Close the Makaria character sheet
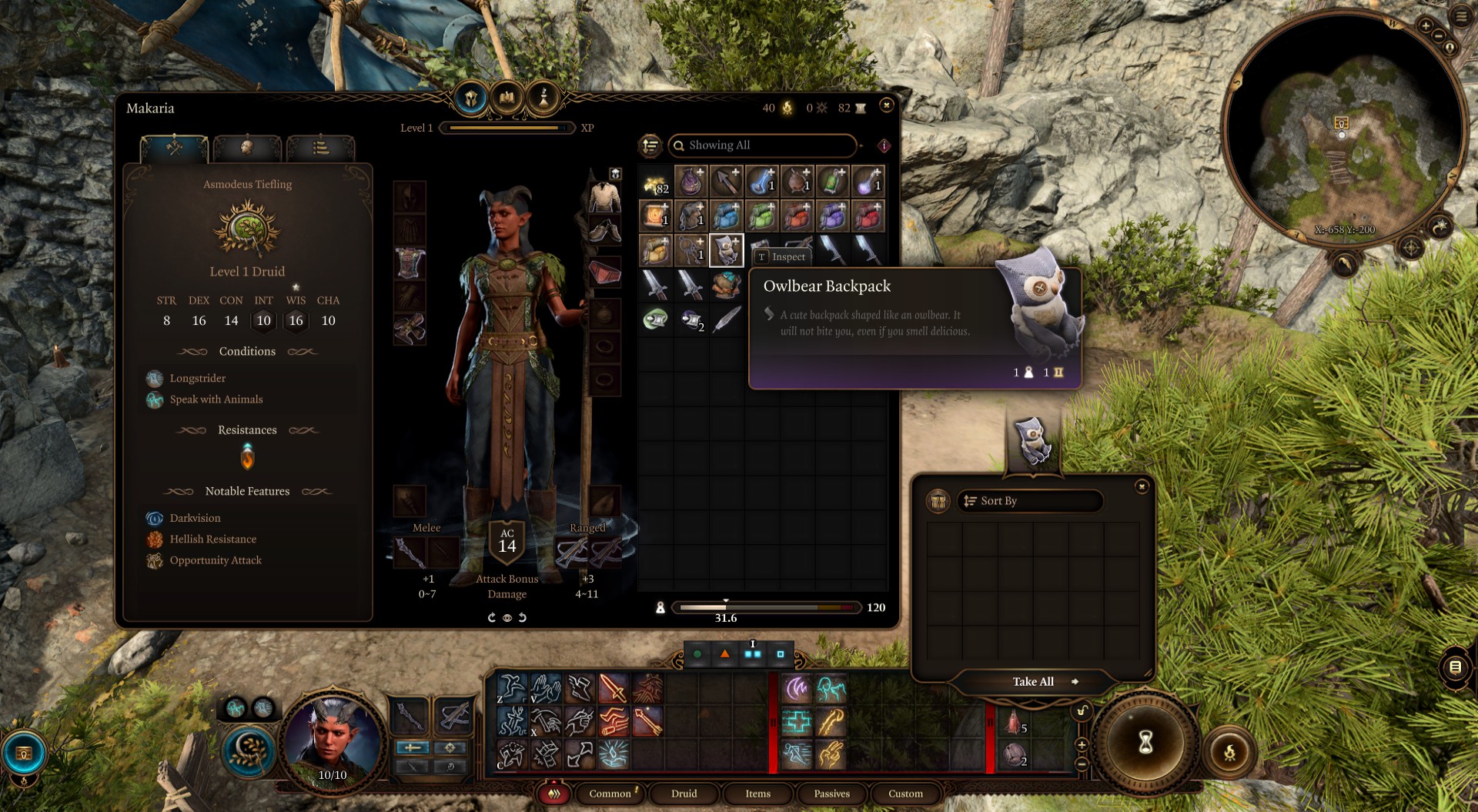The width and height of the screenshot is (1478, 812). click(x=886, y=105)
